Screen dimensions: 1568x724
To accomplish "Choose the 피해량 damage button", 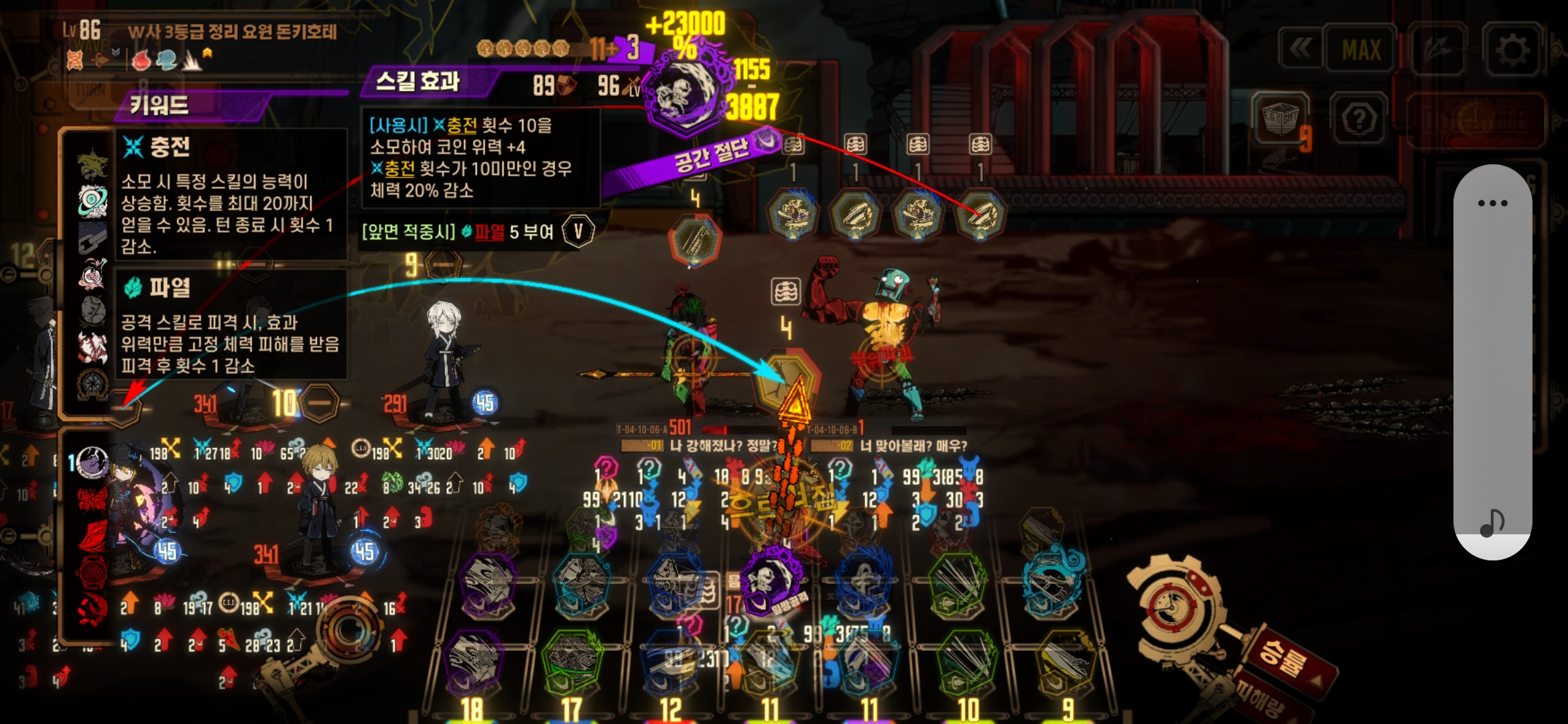I will (x=1260, y=701).
